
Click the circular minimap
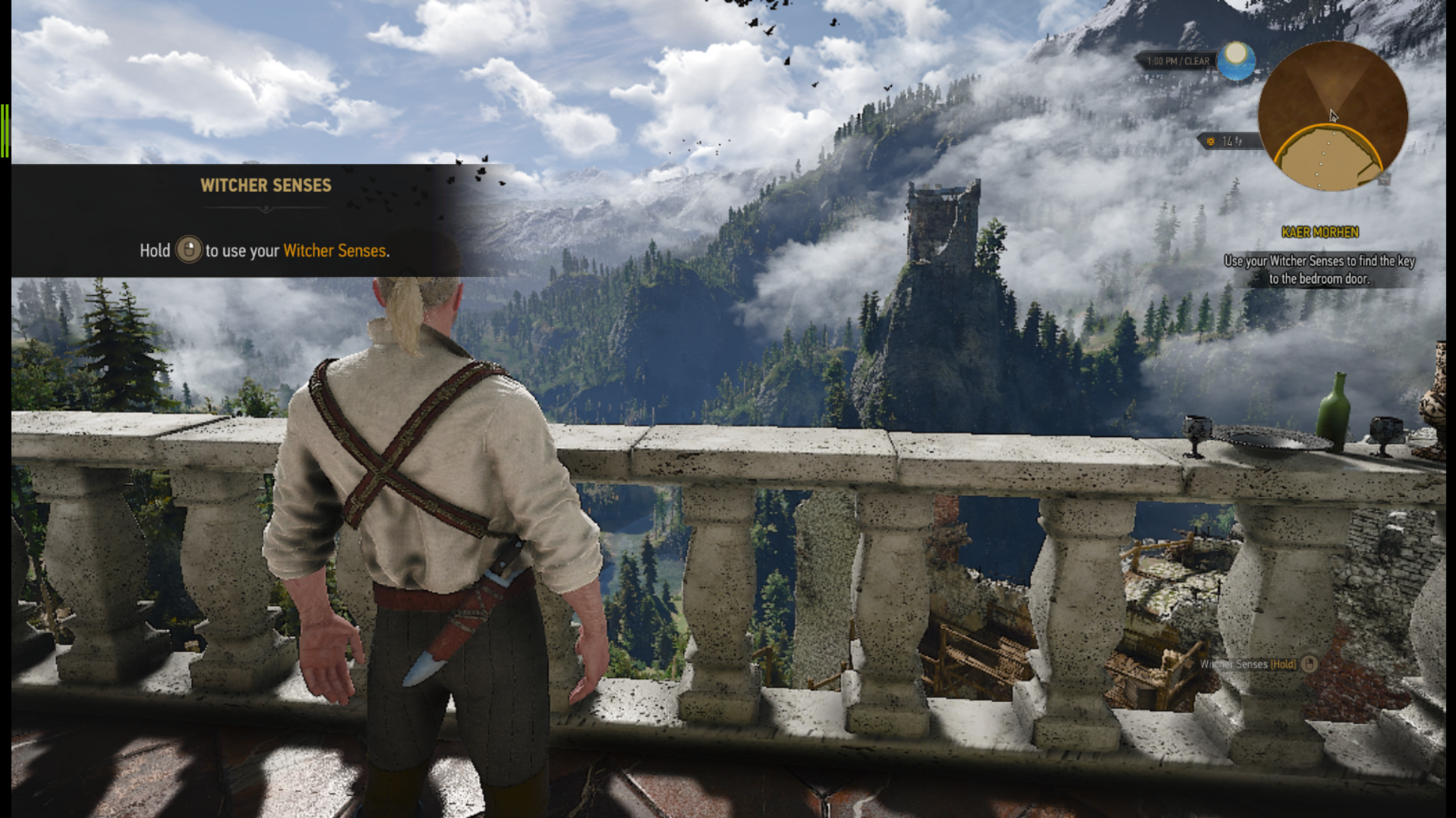click(x=1332, y=116)
